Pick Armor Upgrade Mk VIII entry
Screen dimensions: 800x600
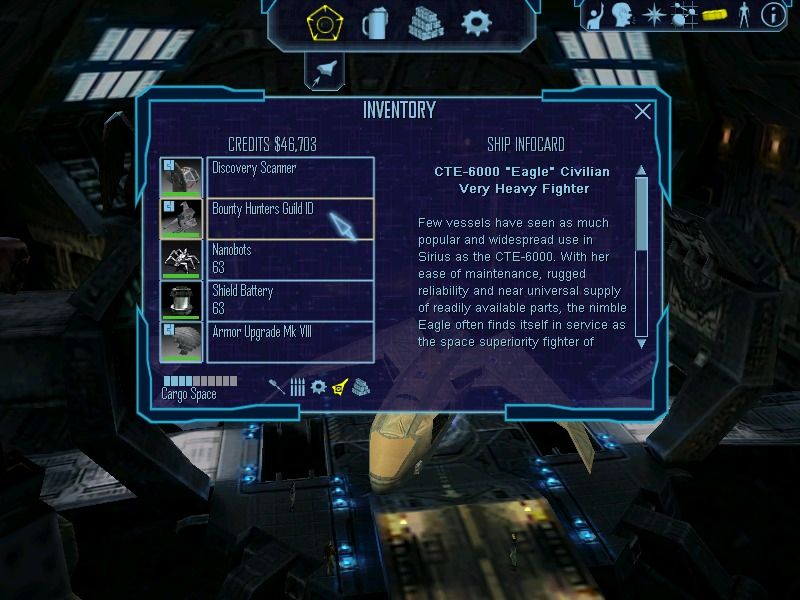coord(290,341)
